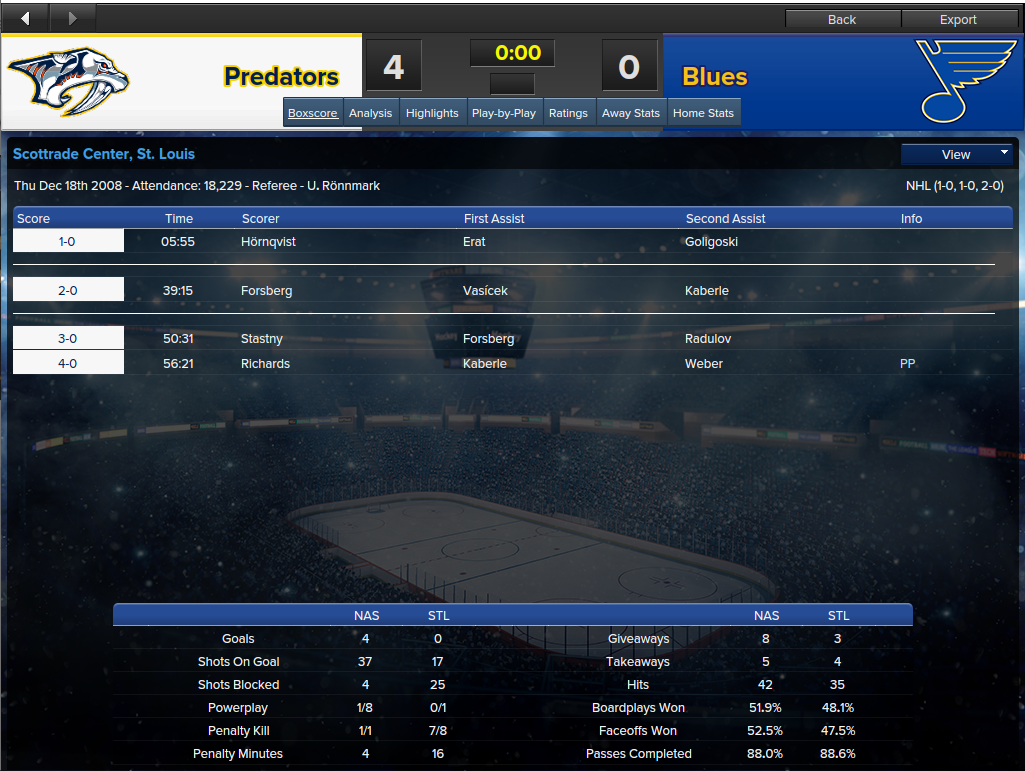The height and width of the screenshot is (771, 1025).
Task: Select the Boxscore tab
Action: point(313,113)
